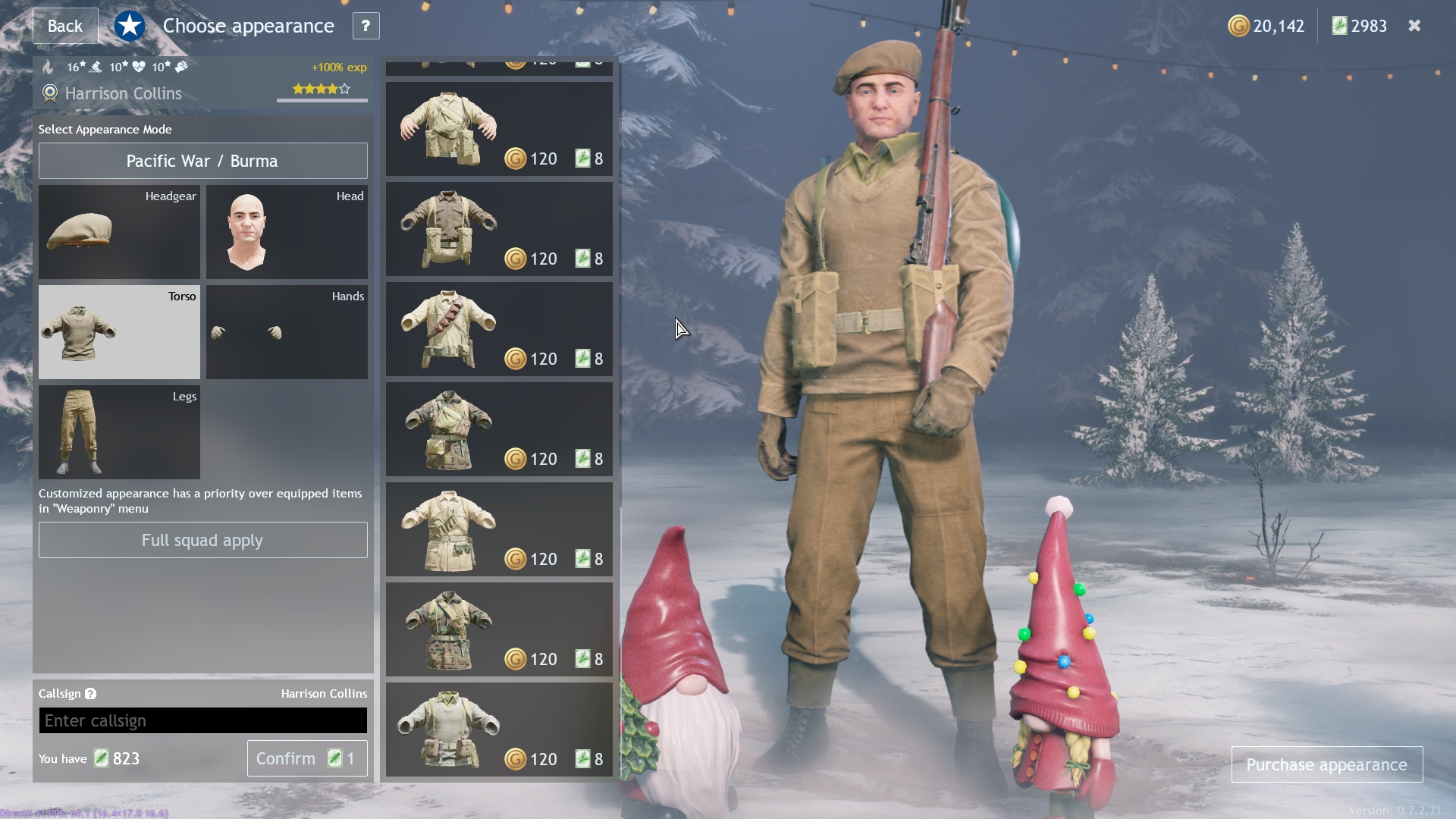Click the Enter callsign text field
This screenshot has height=819, width=1456.
(202, 720)
